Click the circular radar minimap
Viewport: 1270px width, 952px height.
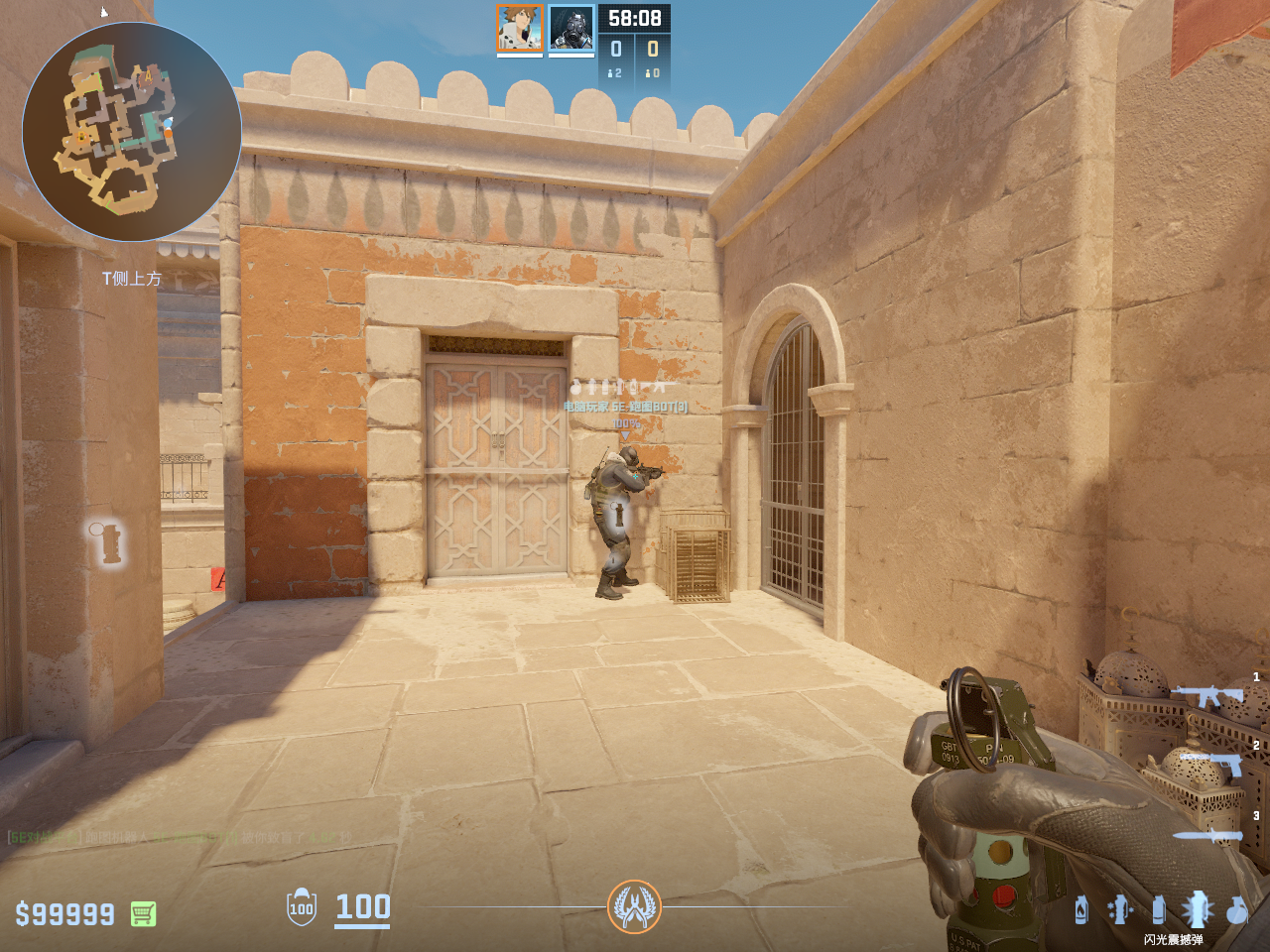pos(131,132)
